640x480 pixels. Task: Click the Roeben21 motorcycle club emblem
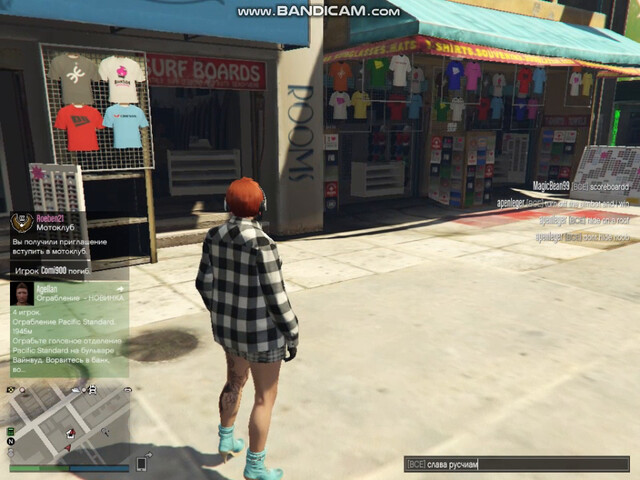coord(21,223)
